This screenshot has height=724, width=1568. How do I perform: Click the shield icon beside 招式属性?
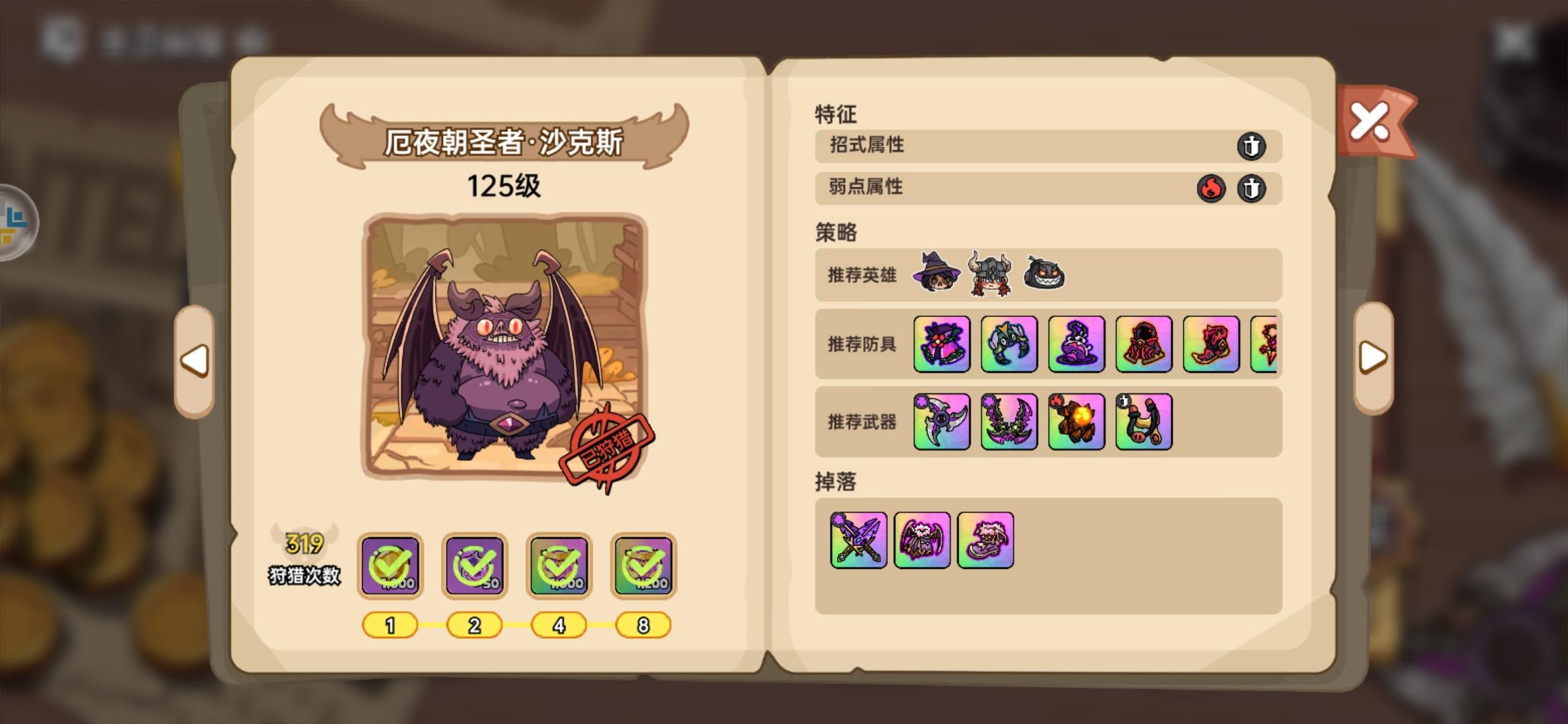[1252, 146]
